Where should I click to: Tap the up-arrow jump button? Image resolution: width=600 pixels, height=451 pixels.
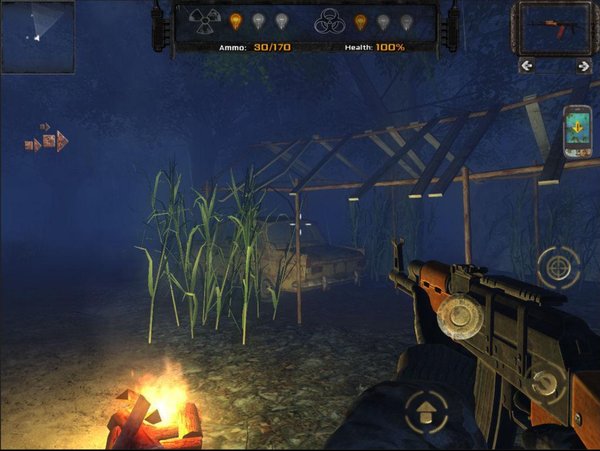(426, 409)
